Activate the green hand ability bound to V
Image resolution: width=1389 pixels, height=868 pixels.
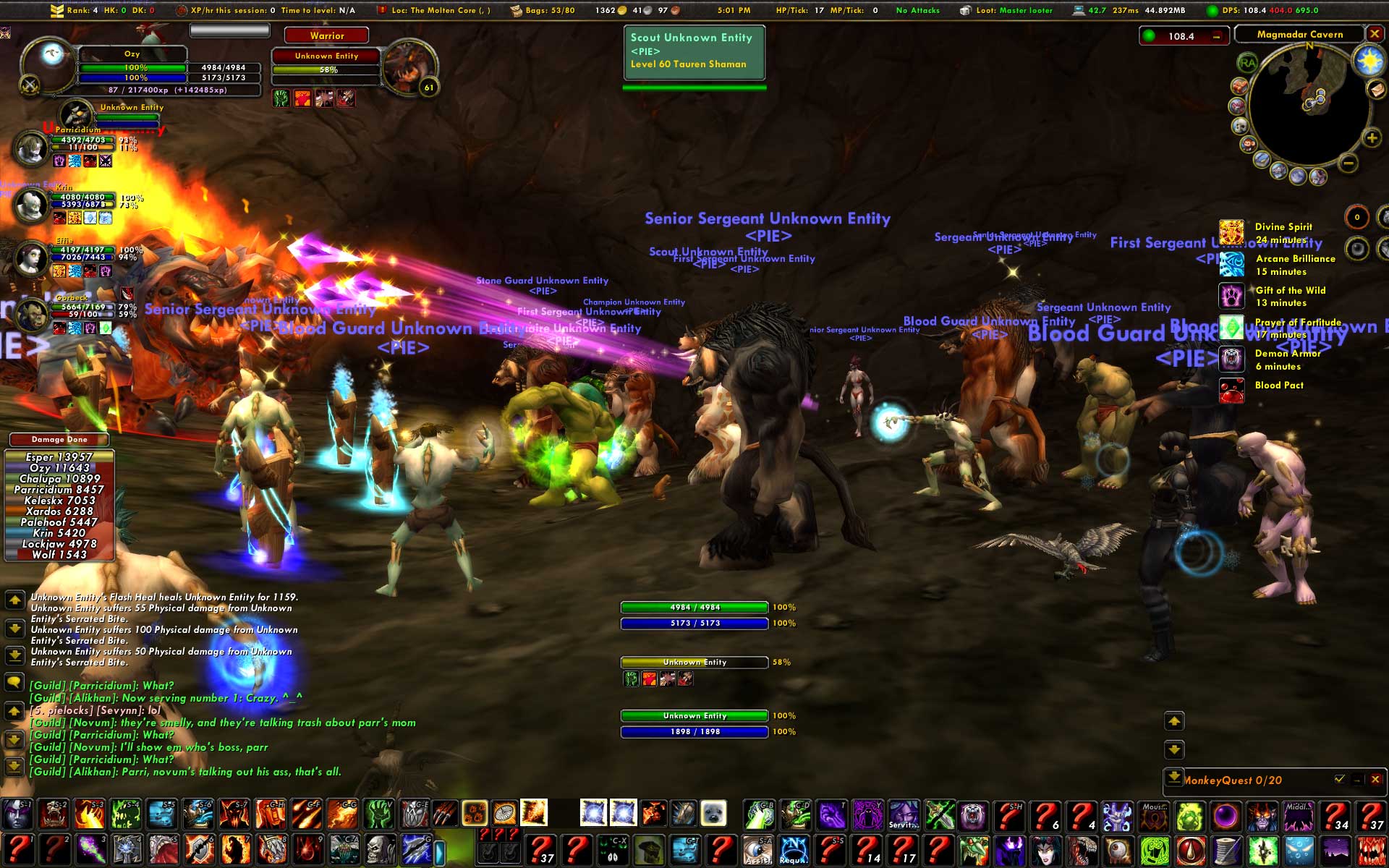378,814
